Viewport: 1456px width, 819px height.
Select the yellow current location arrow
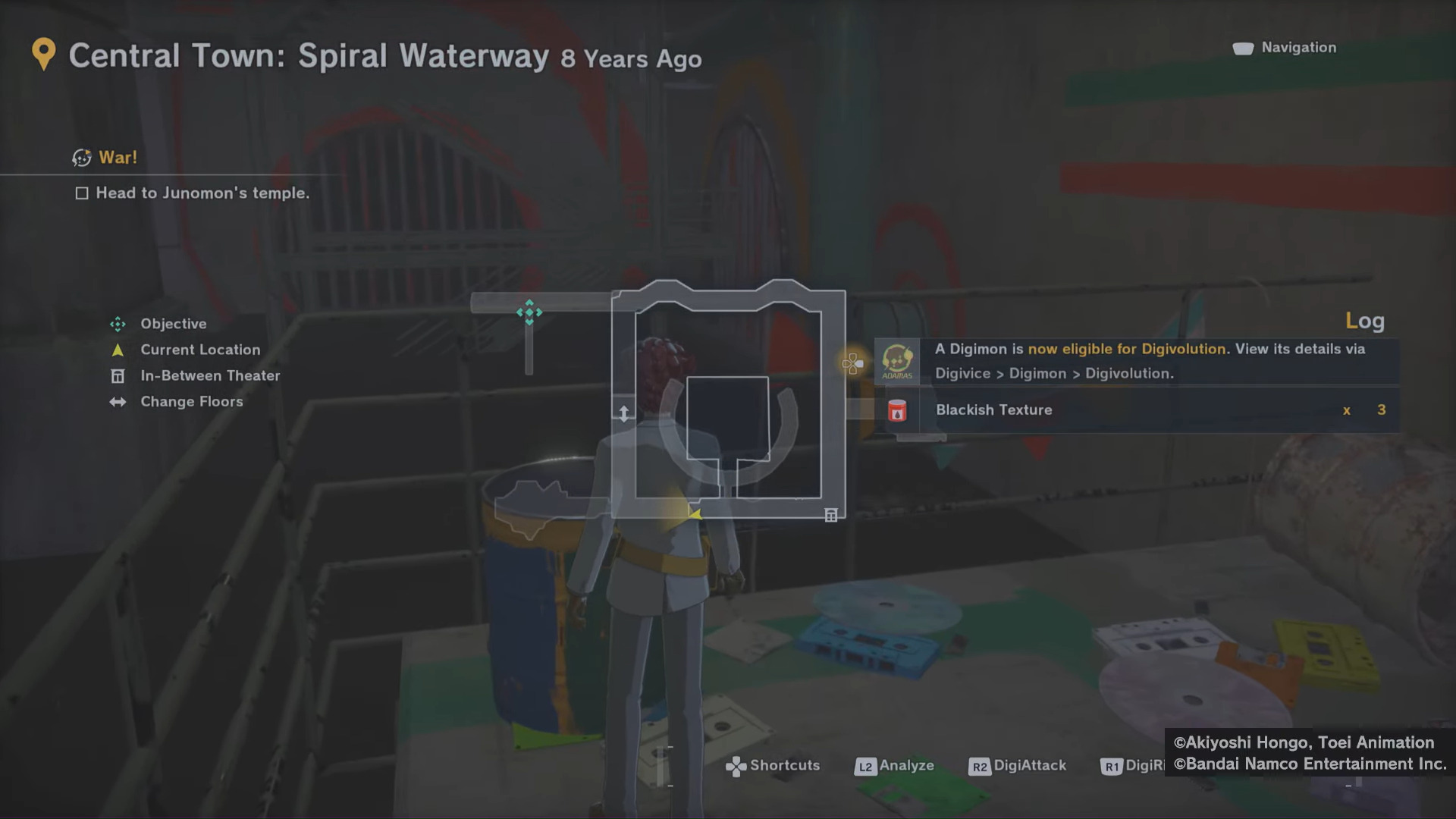(x=694, y=513)
